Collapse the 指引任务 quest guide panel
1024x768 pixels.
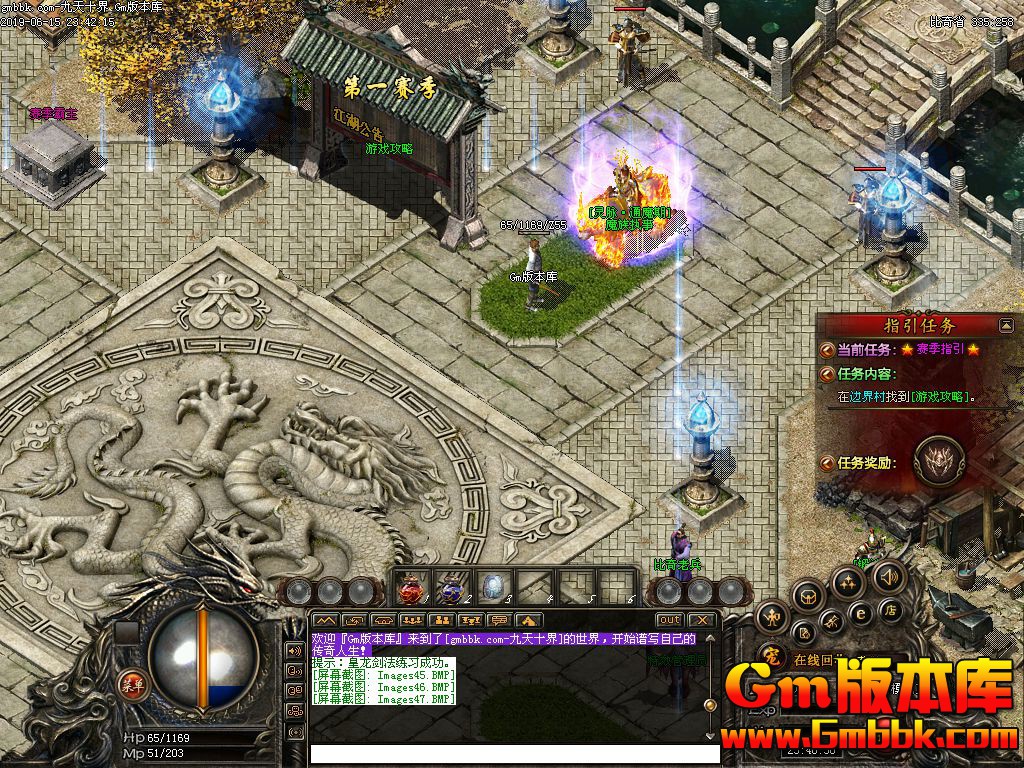click(1006, 325)
